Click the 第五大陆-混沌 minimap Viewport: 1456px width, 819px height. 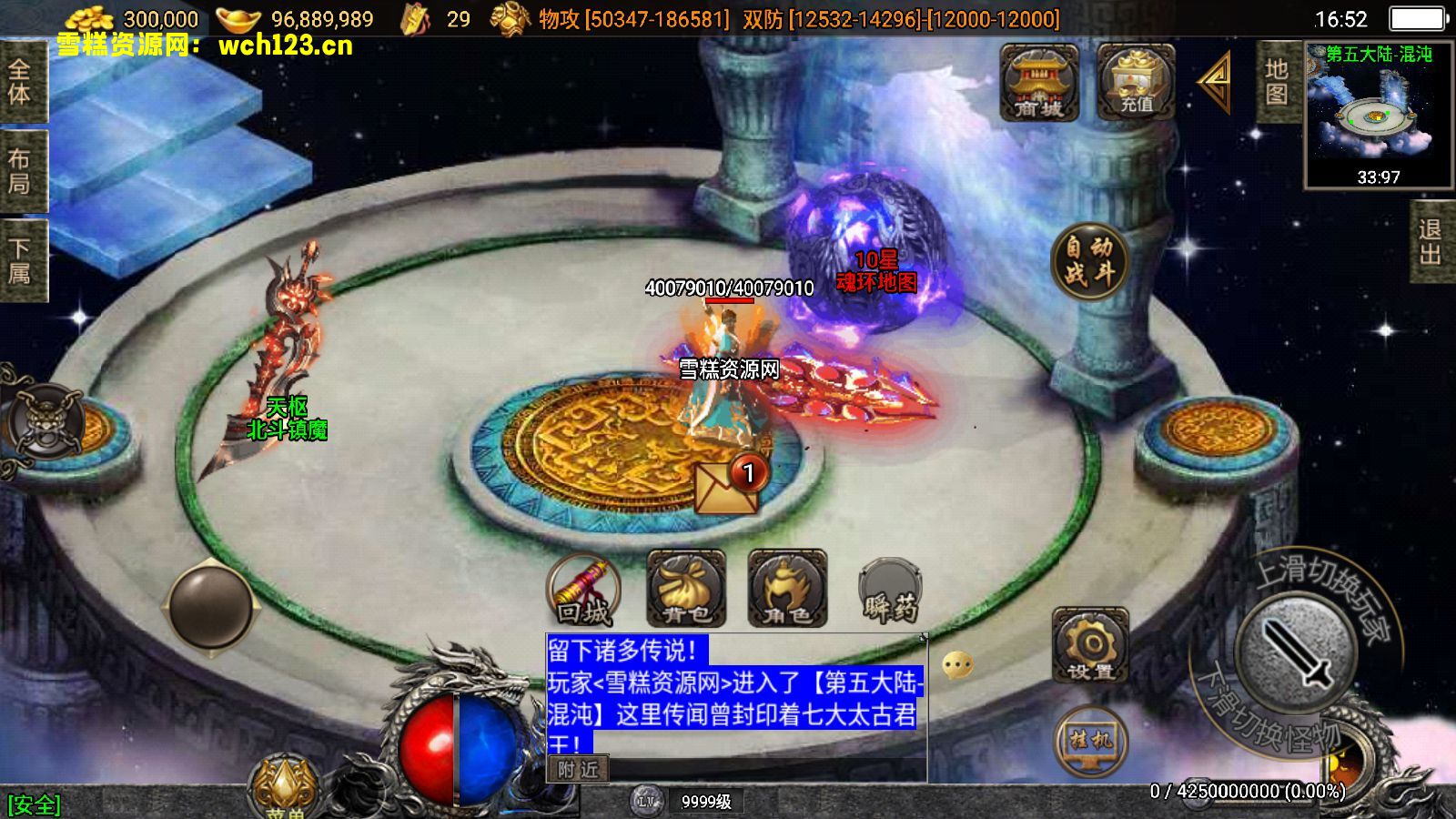point(1377,116)
